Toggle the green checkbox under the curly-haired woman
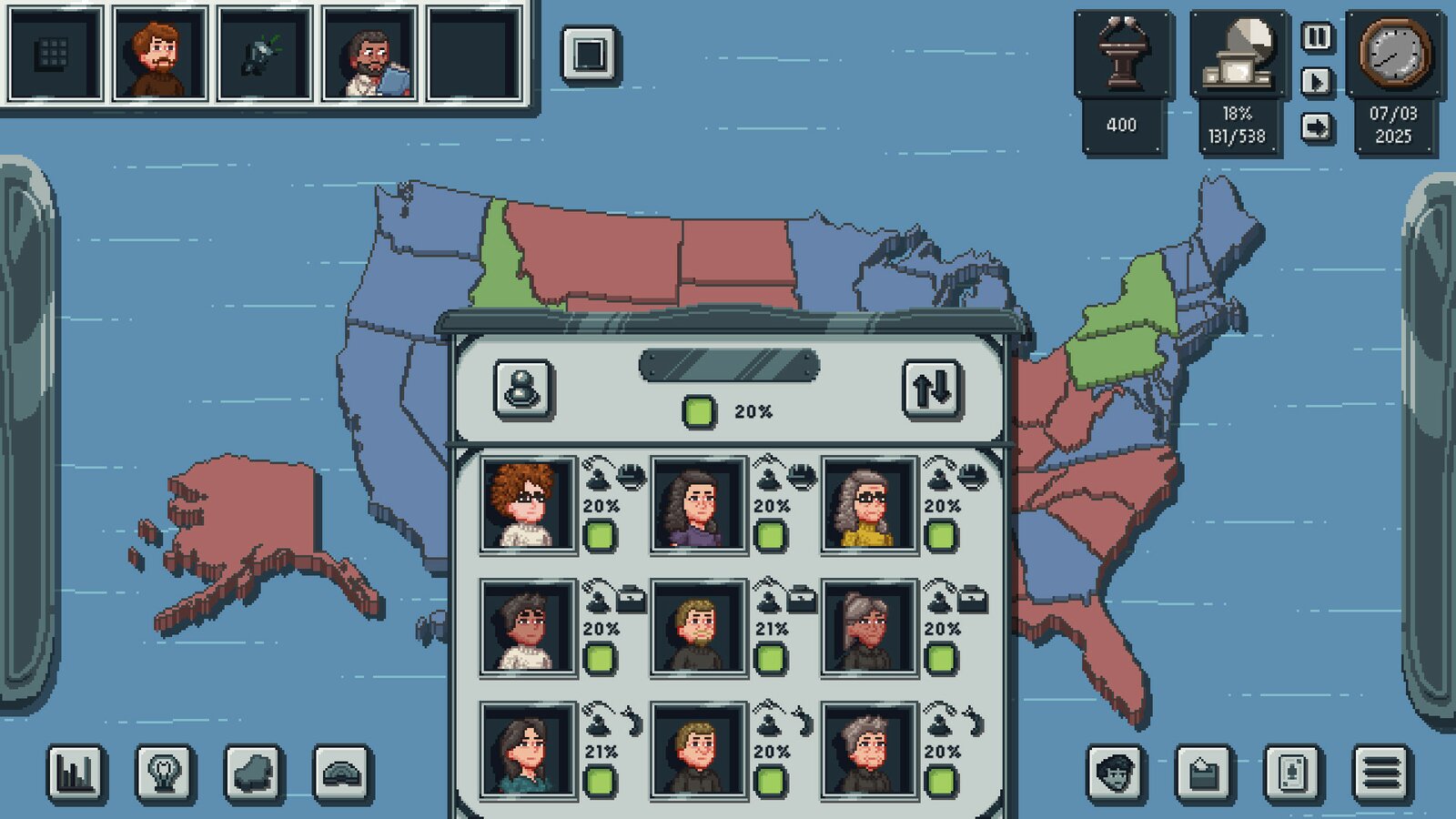Viewport: 1456px width, 819px height. 602,537
